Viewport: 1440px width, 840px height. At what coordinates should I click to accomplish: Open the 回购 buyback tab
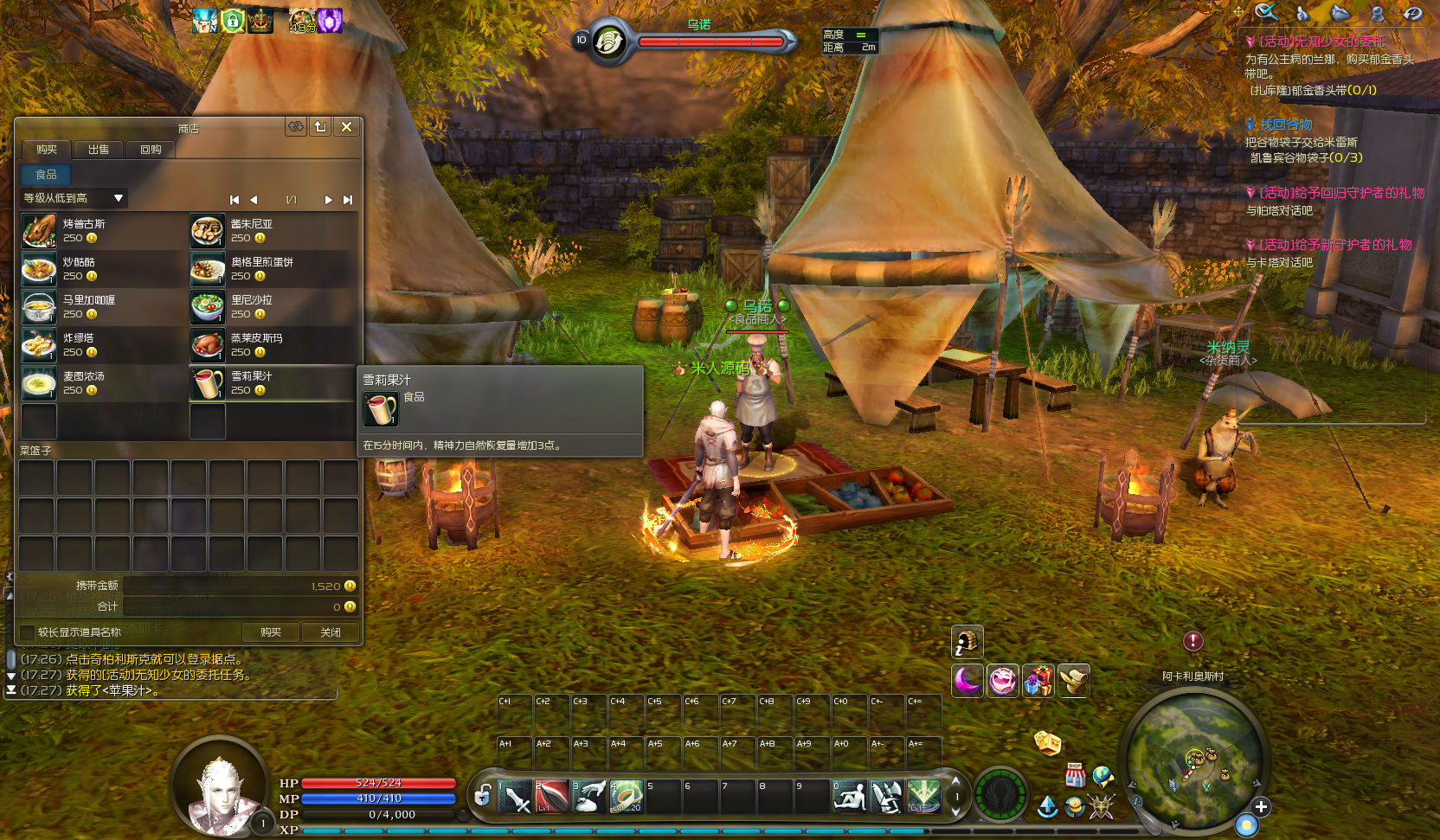tap(151, 150)
